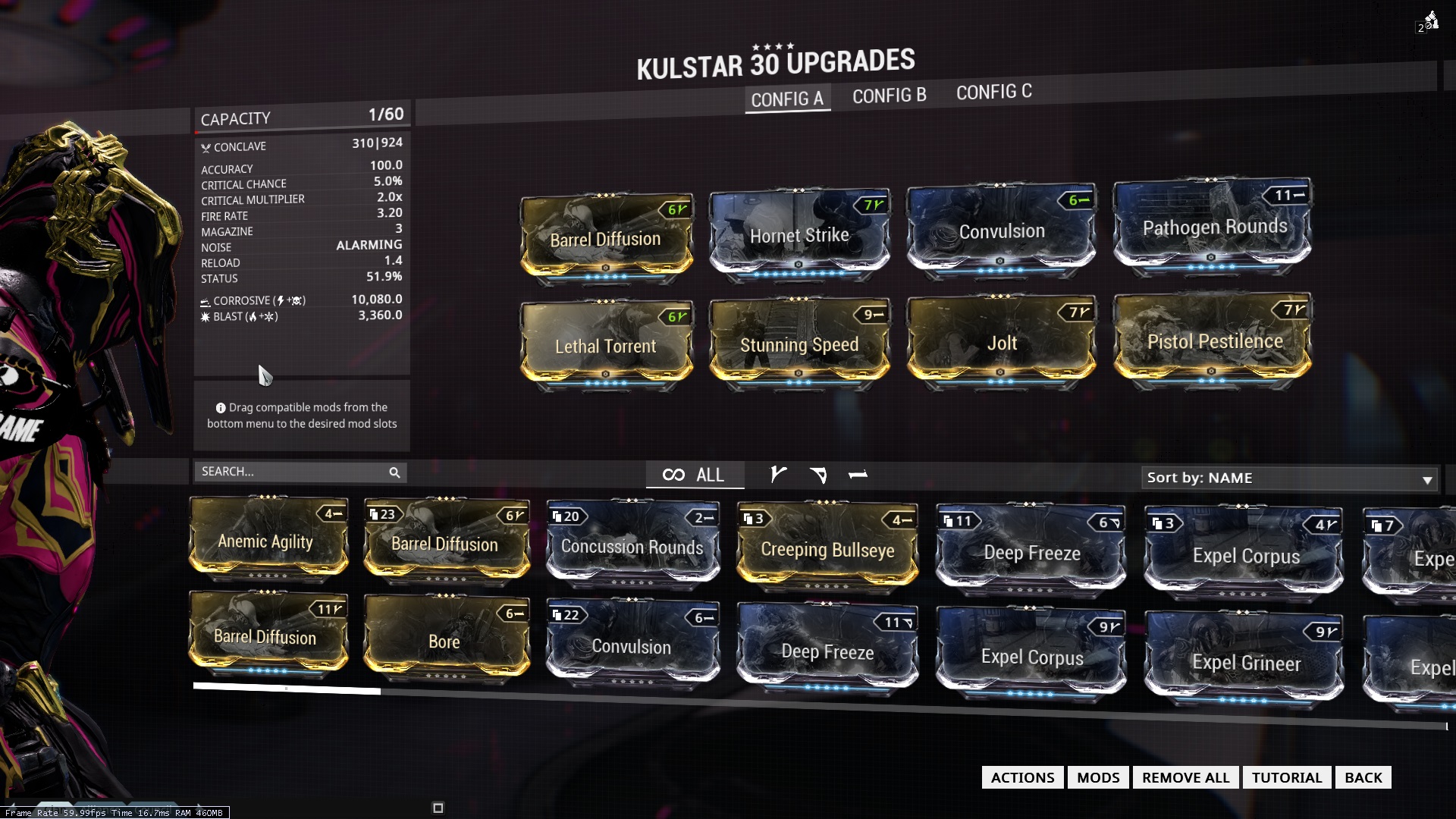This screenshot has width=1456, height=819.
Task: Select the Bore mod card
Action: [444, 641]
